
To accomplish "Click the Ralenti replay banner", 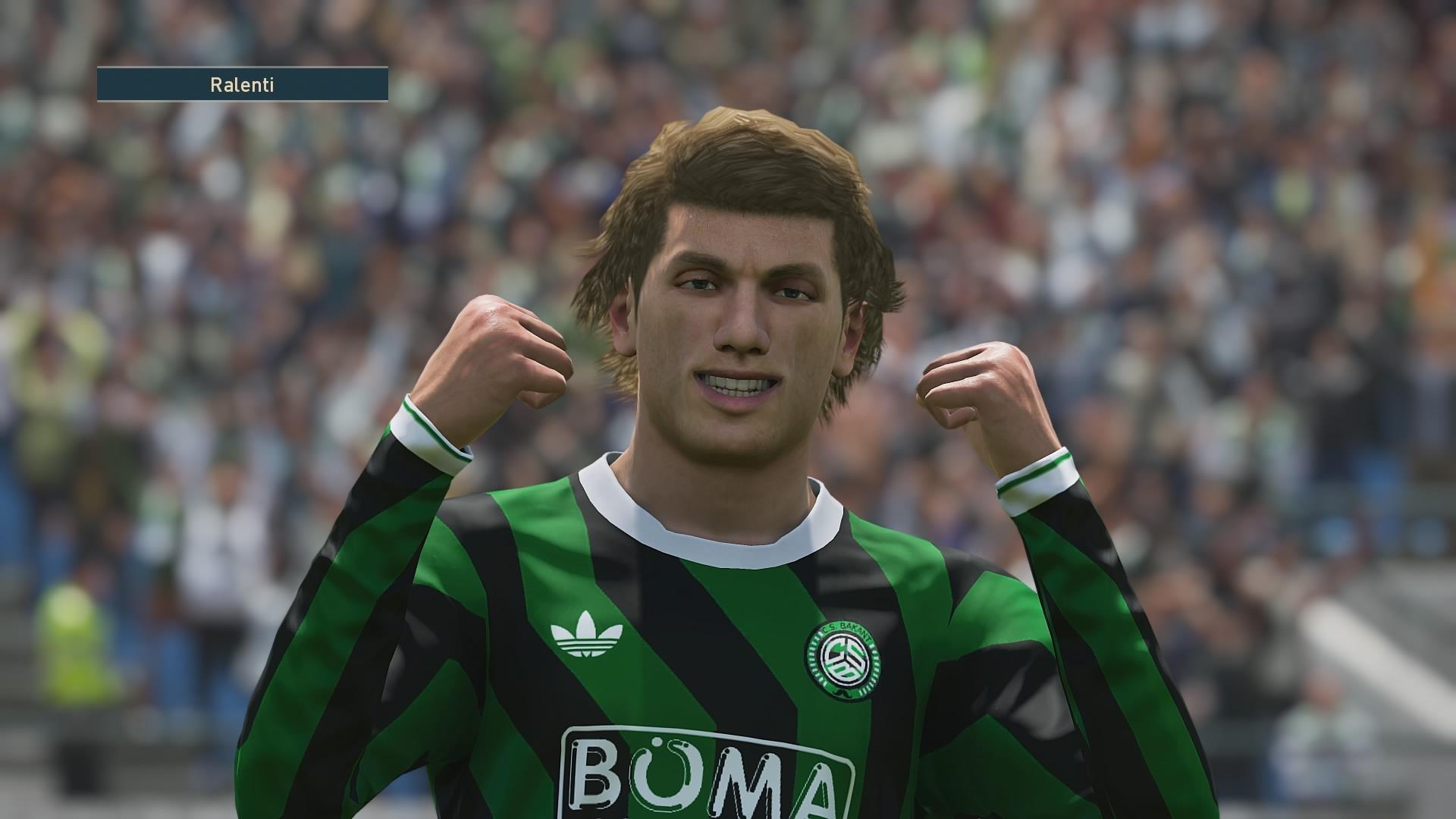I will [242, 85].
